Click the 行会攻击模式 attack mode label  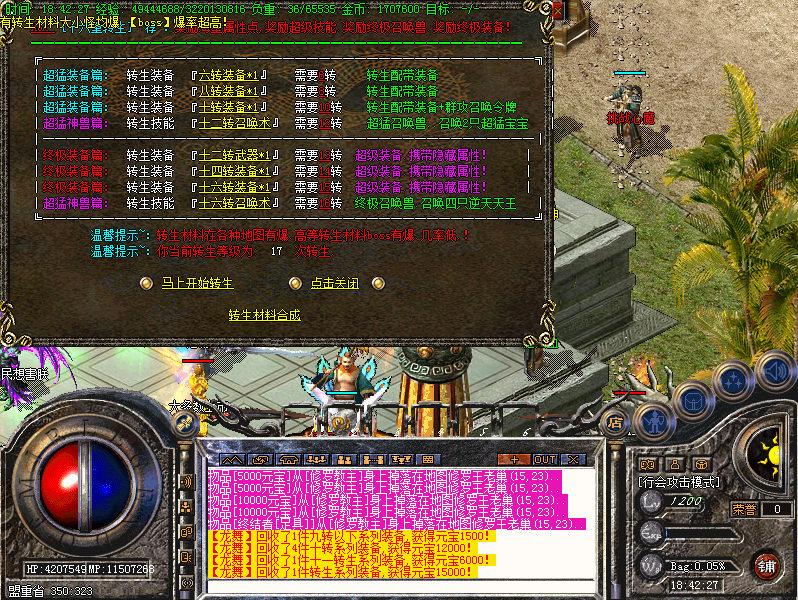[x=680, y=482]
